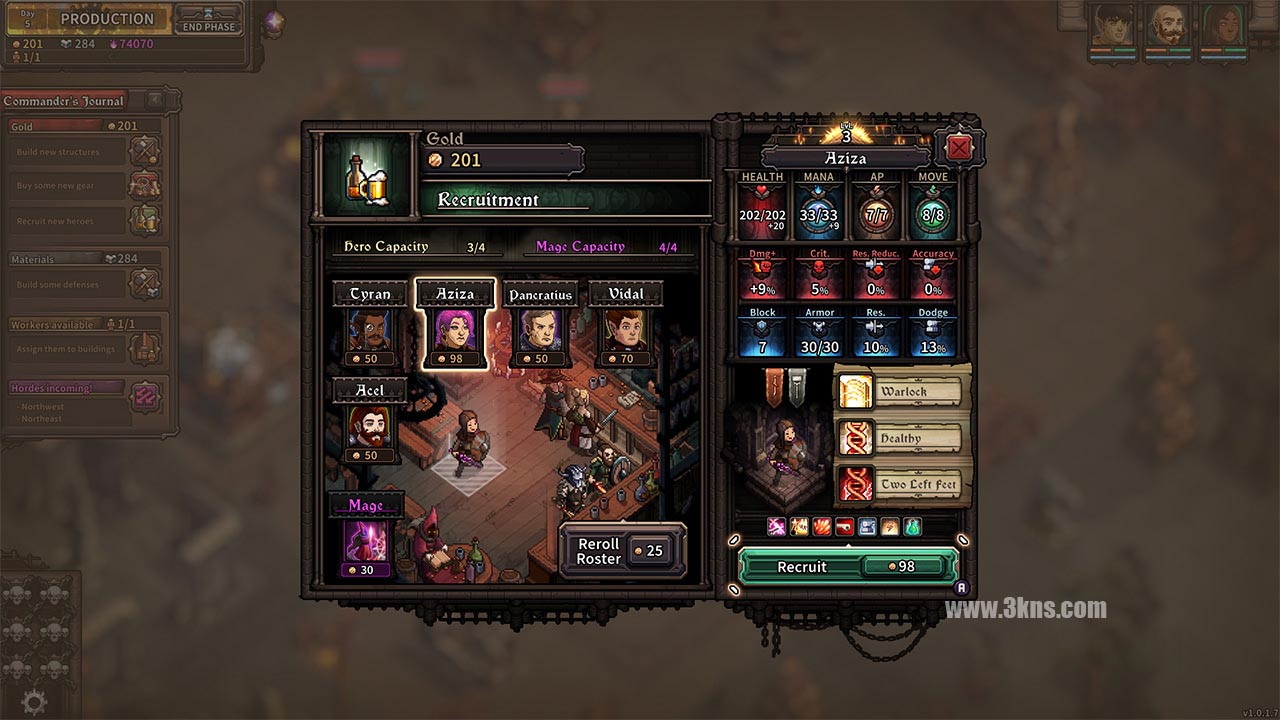
Task: Inspect the Two Left Feet trait
Action: pyautogui.click(x=900, y=485)
